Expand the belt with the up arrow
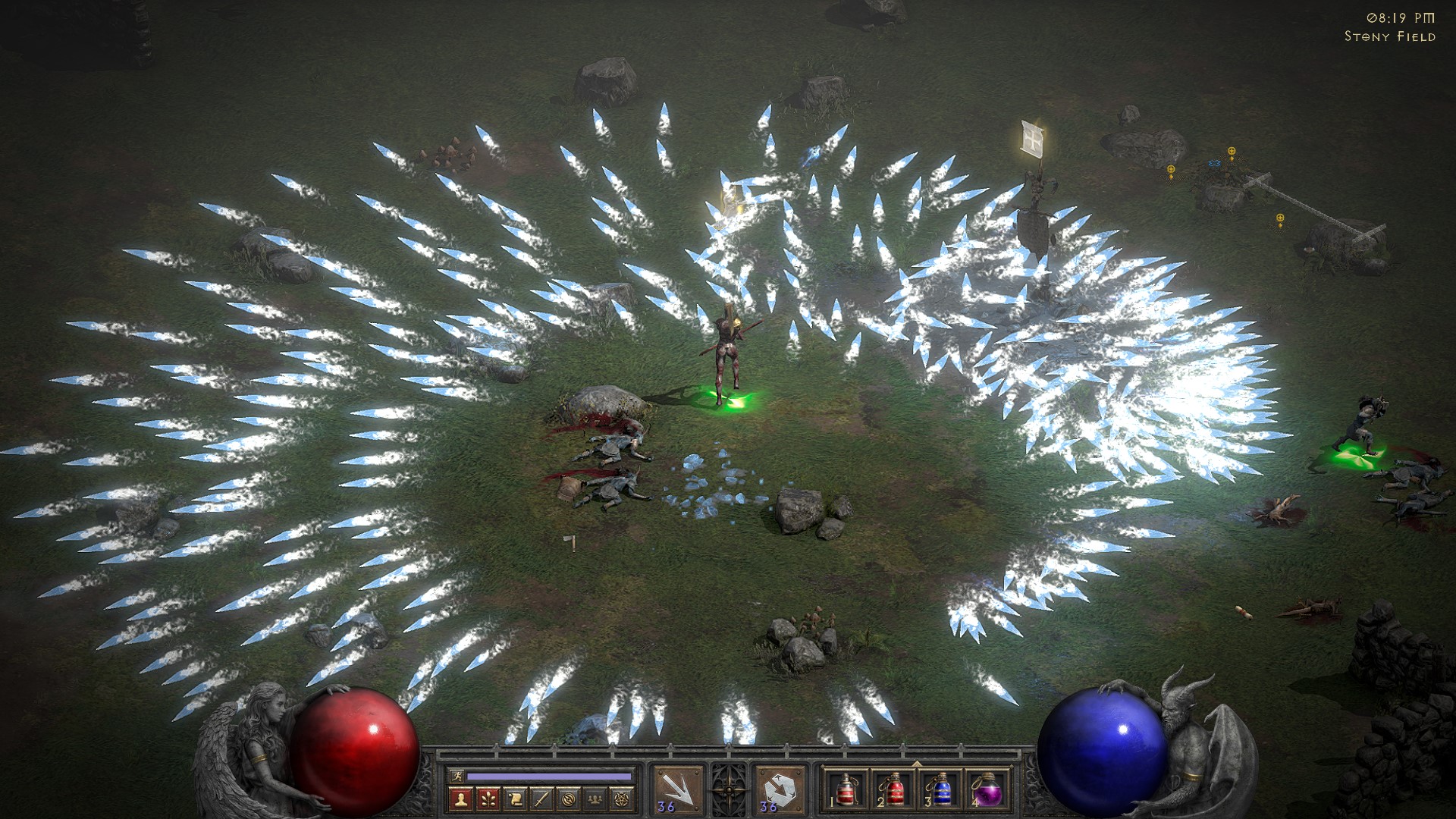1456x819 pixels. [916, 763]
